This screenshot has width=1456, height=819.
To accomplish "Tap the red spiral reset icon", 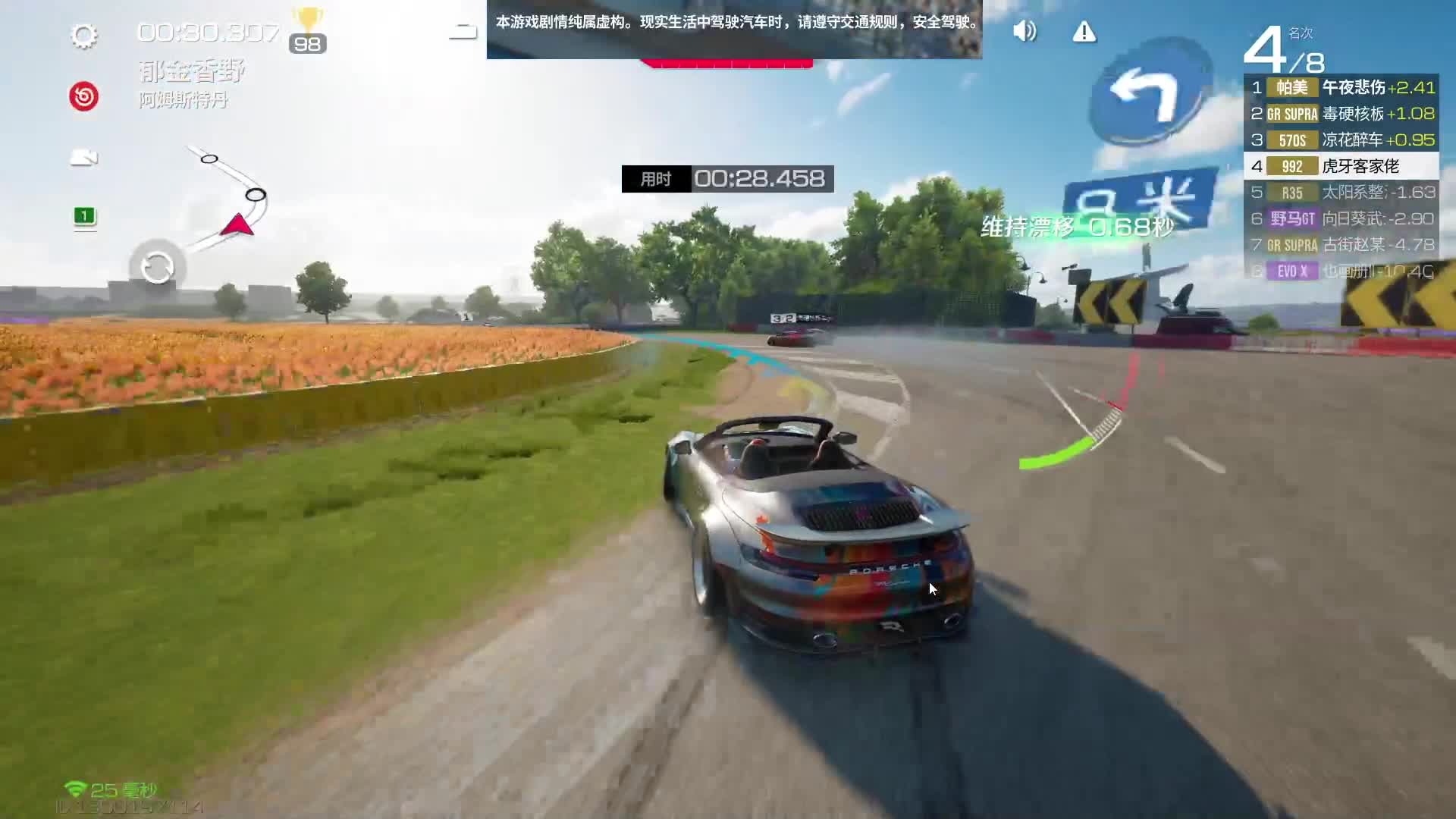I will tap(83, 97).
